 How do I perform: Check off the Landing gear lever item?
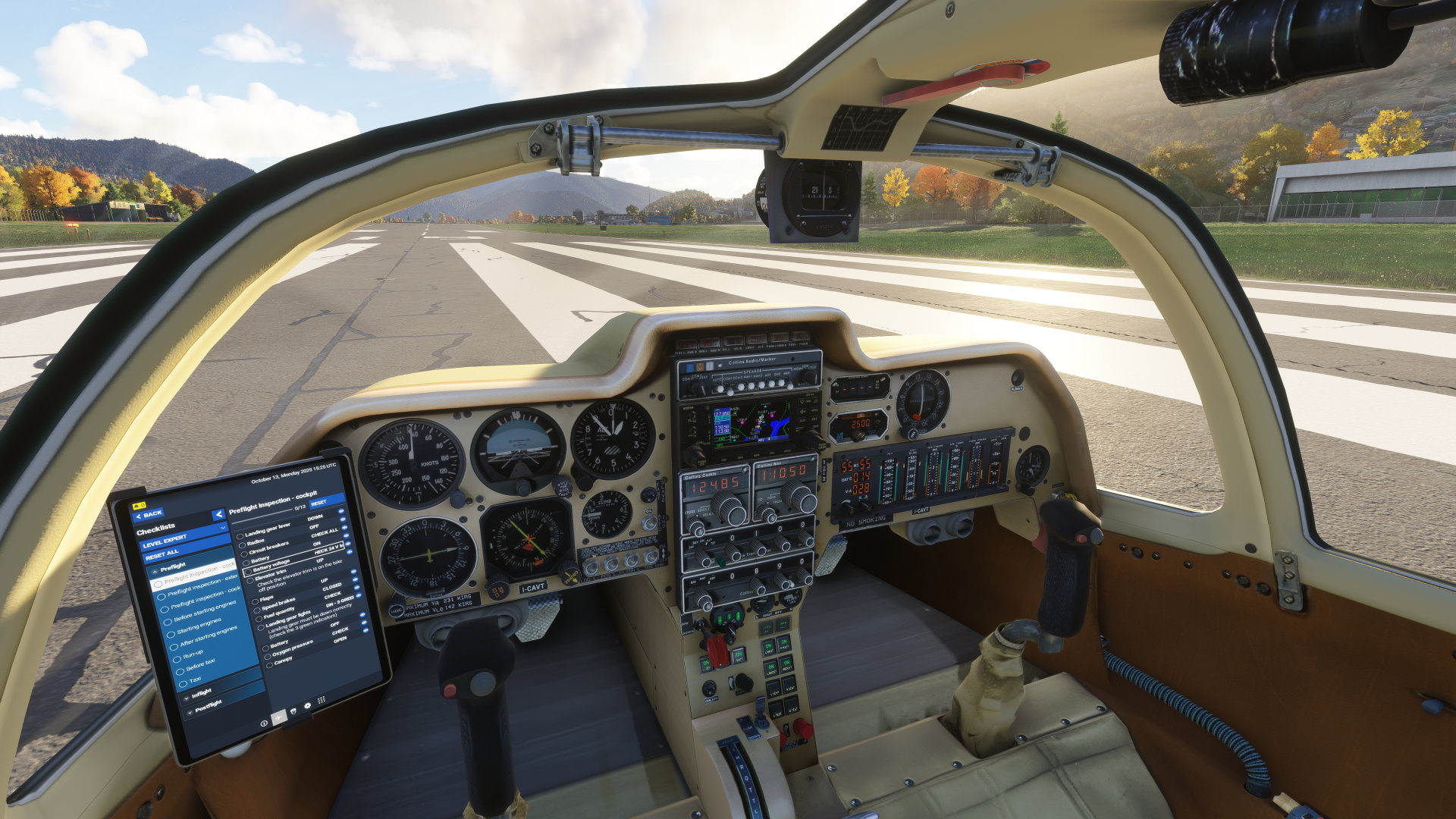[x=240, y=536]
